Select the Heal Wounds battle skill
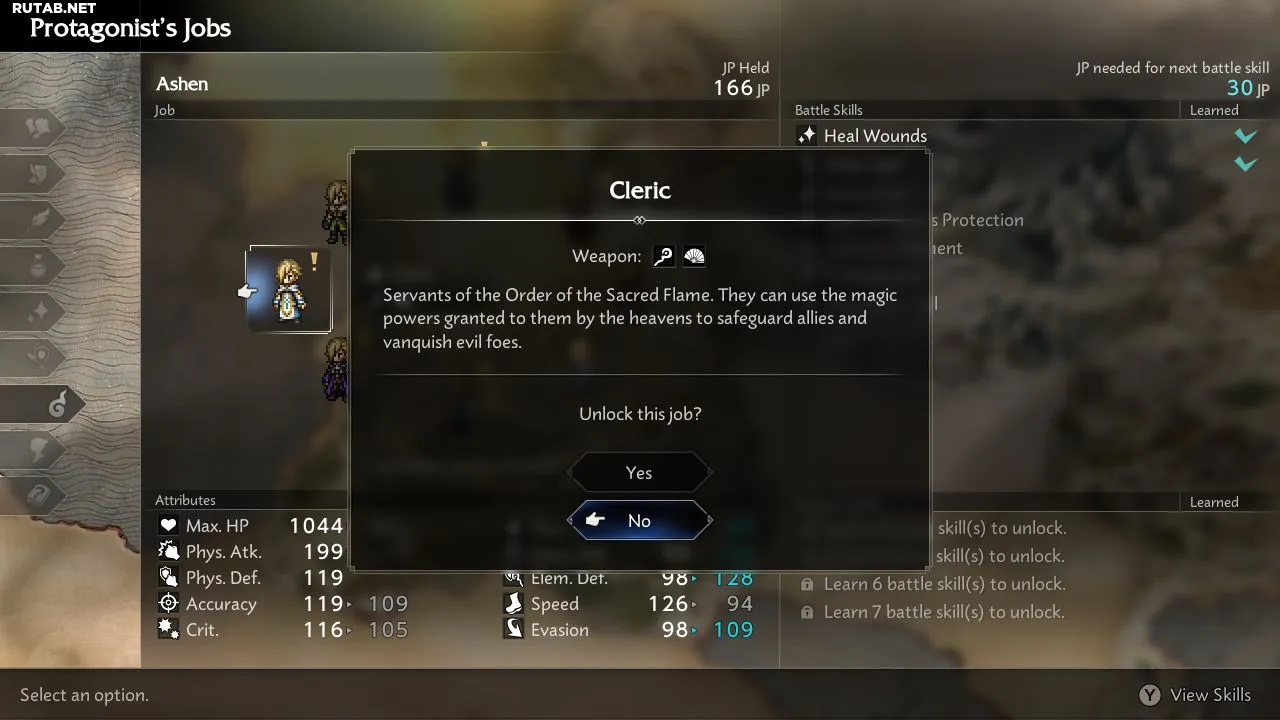Image resolution: width=1280 pixels, height=720 pixels. pyautogui.click(x=875, y=136)
